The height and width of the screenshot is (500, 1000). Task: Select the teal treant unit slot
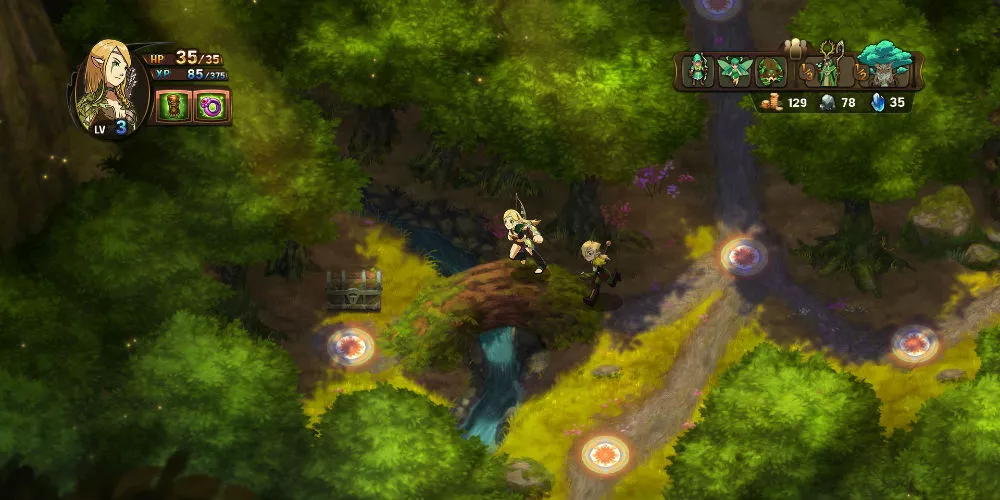(x=884, y=68)
